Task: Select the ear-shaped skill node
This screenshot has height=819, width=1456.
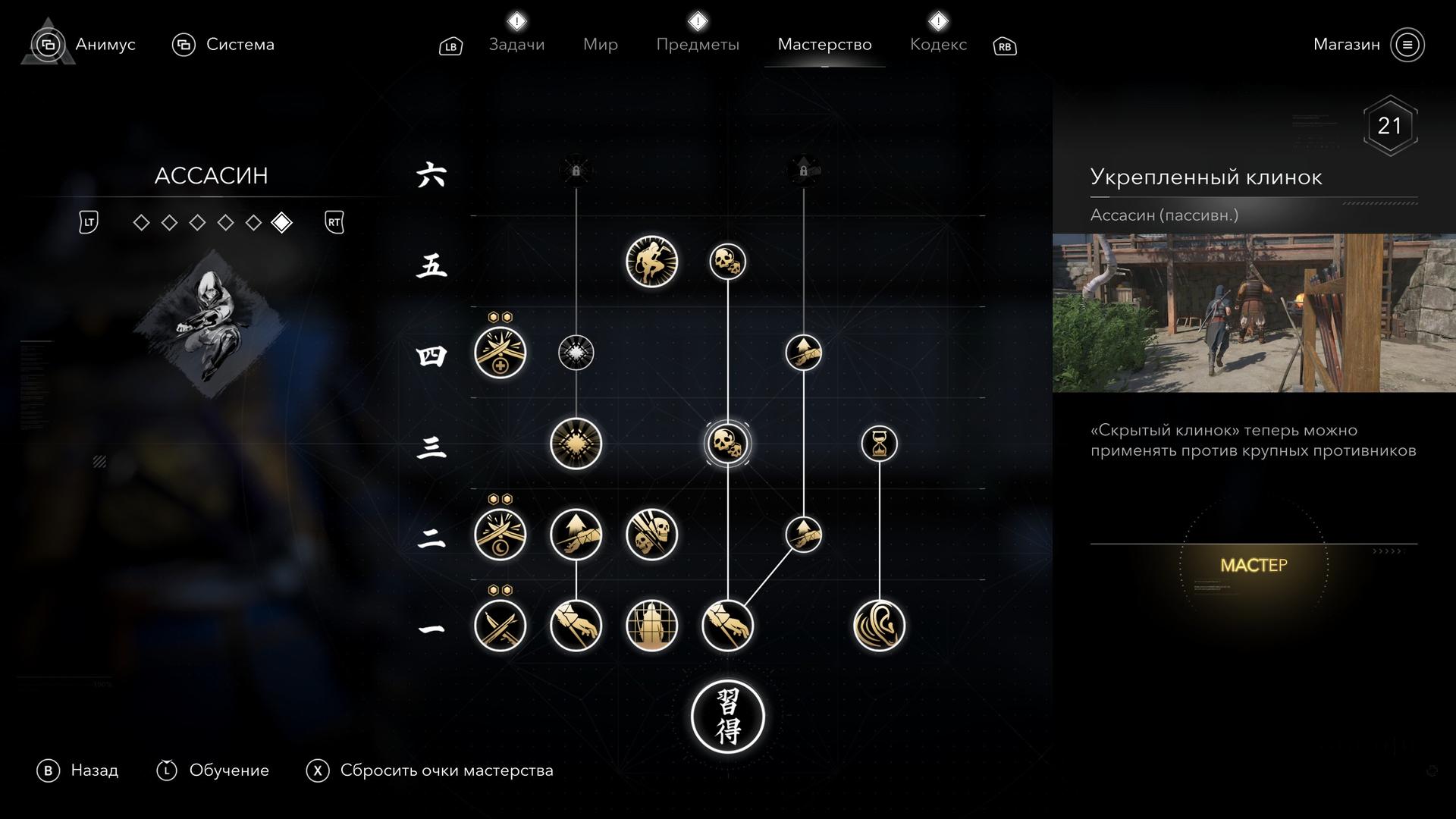Action: click(x=879, y=626)
